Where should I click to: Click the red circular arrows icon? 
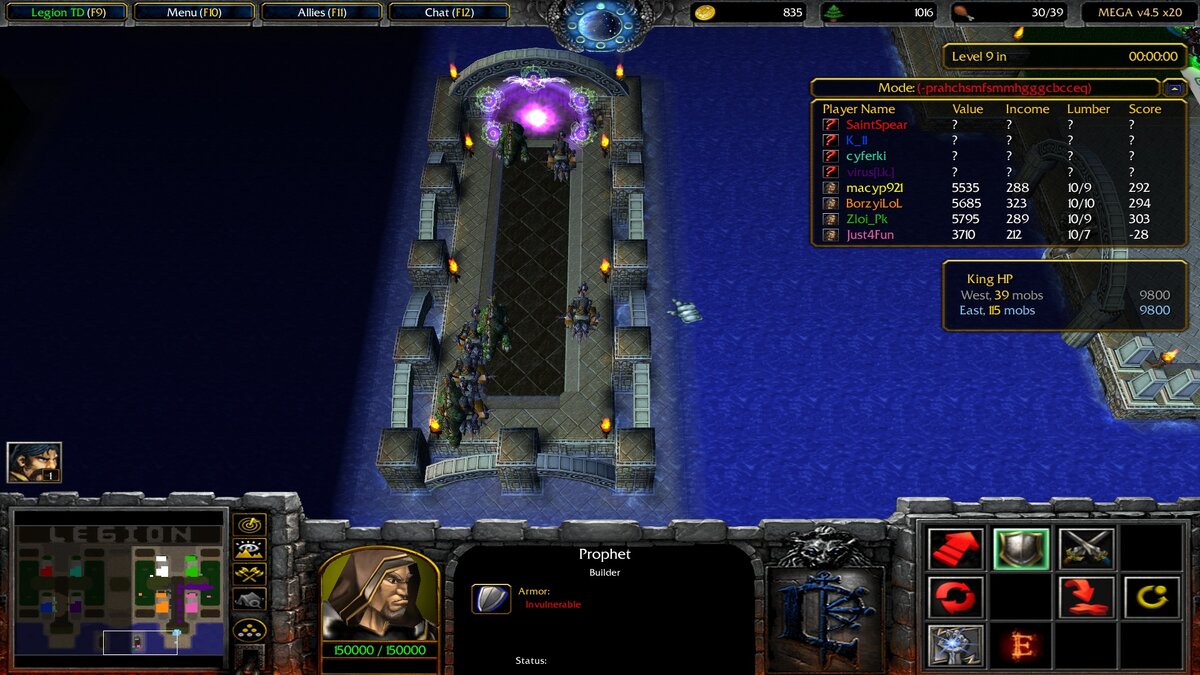[x=956, y=597]
